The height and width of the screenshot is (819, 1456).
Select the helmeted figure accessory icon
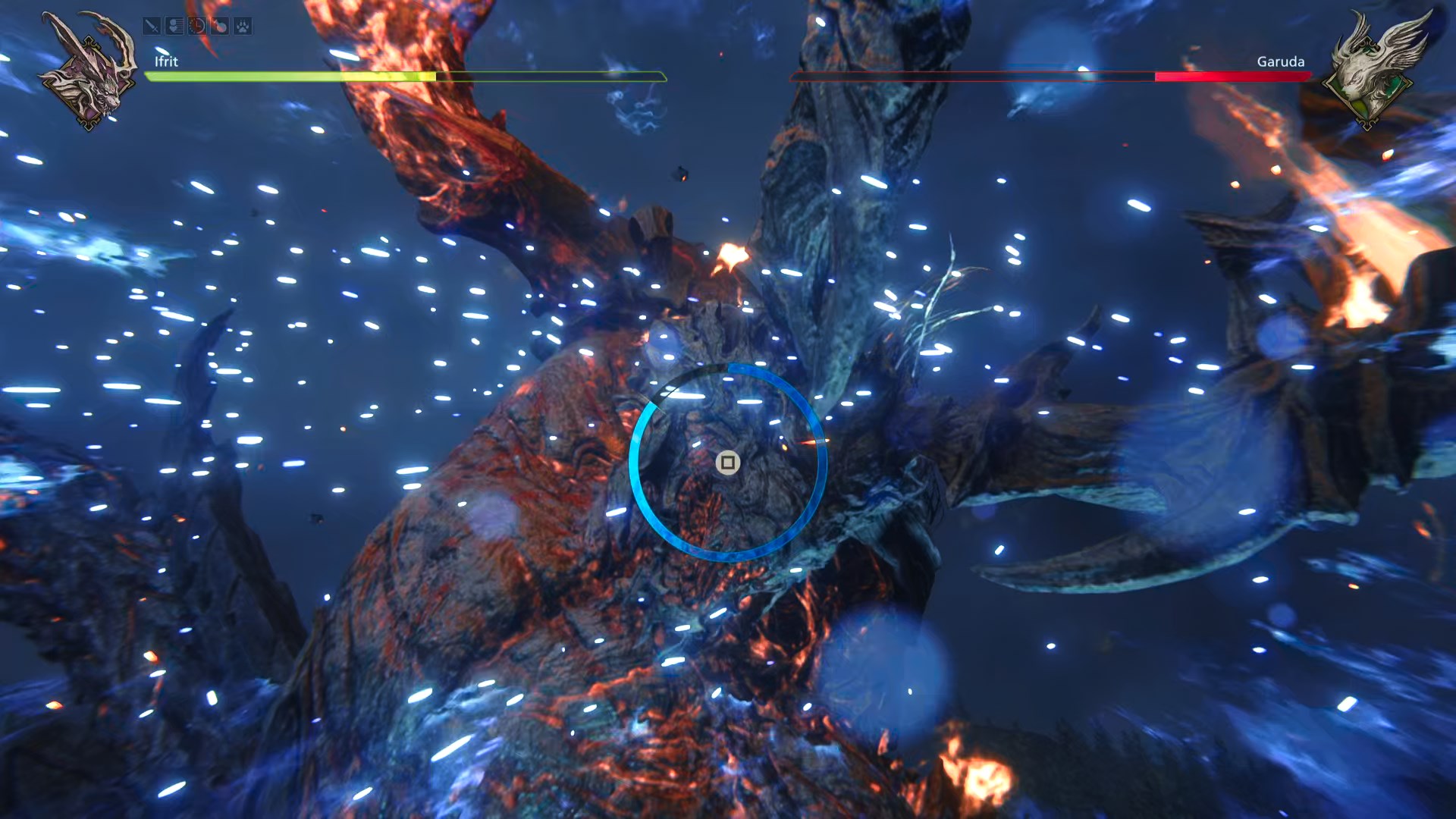[174, 27]
